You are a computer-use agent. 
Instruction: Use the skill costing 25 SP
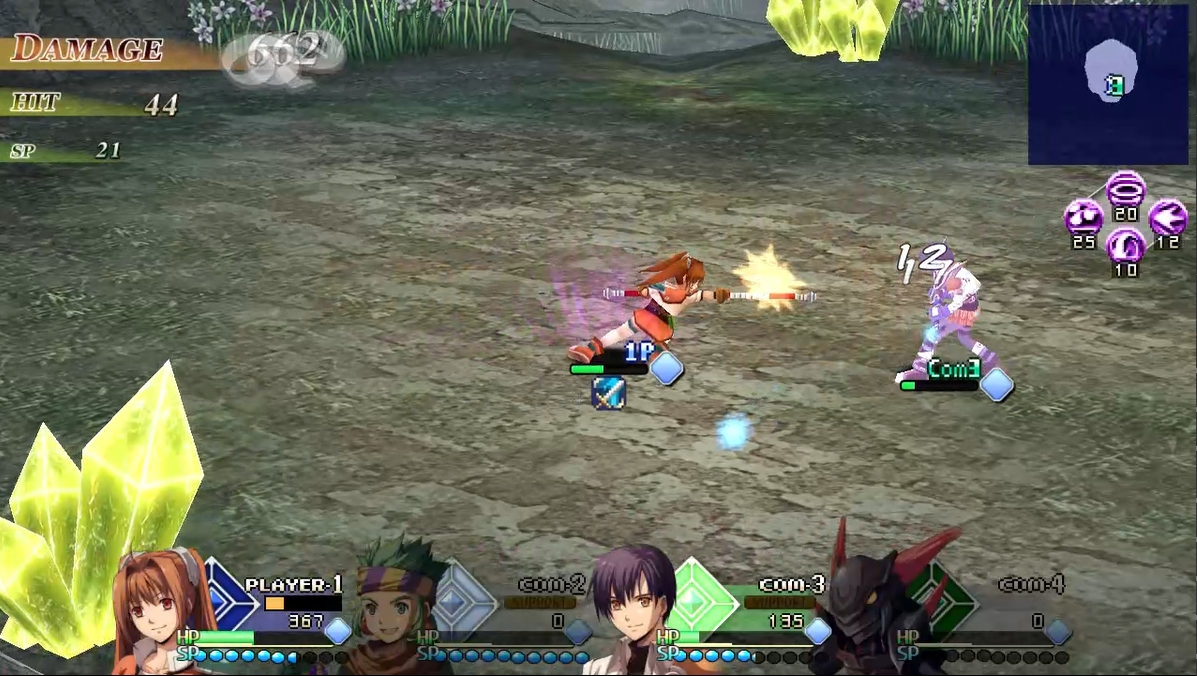click(1083, 217)
